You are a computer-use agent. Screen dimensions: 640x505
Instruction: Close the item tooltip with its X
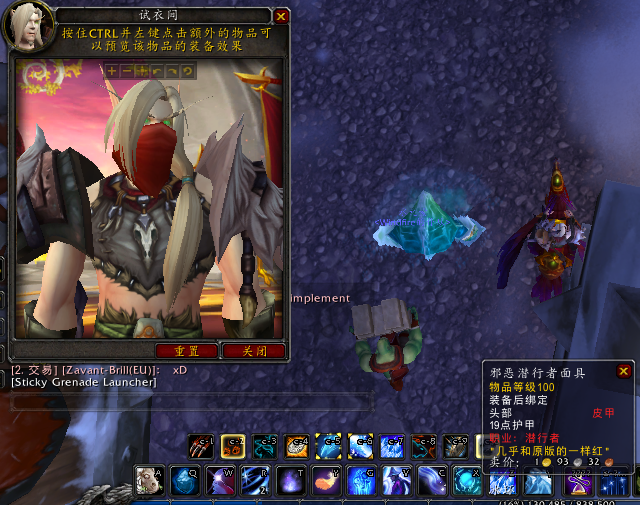[x=624, y=372]
